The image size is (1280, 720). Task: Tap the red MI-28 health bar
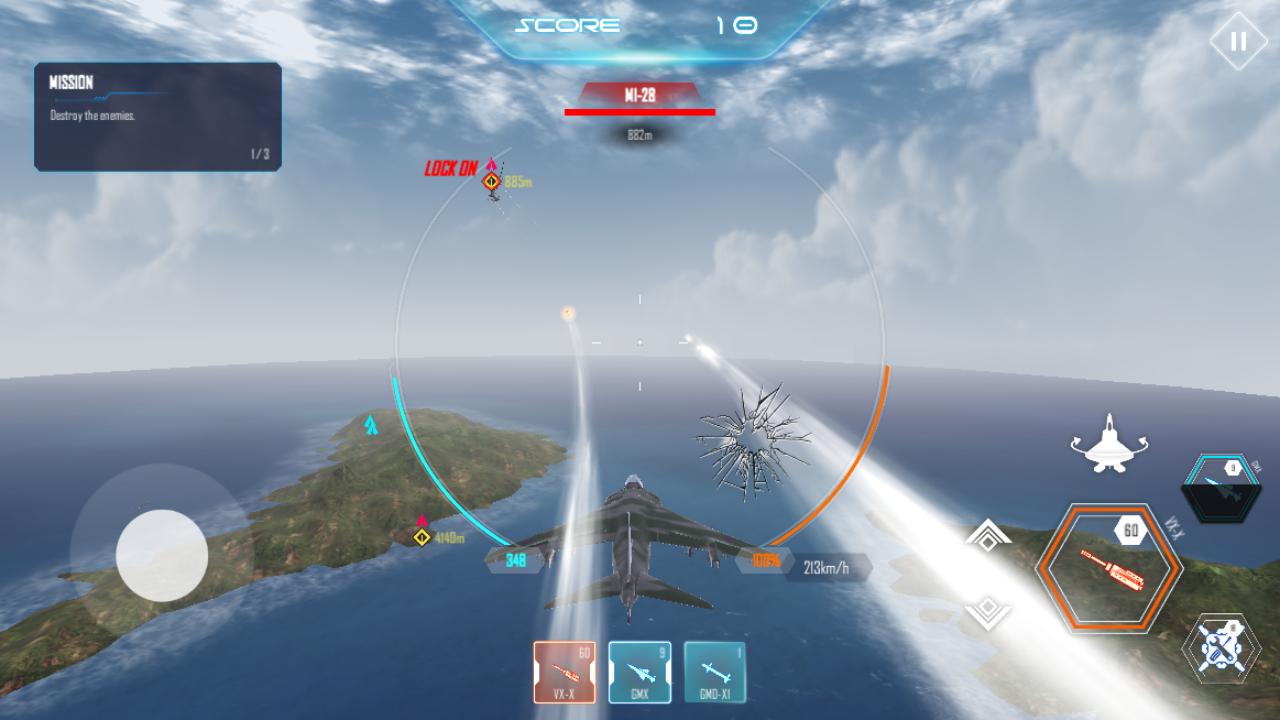click(641, 114)
